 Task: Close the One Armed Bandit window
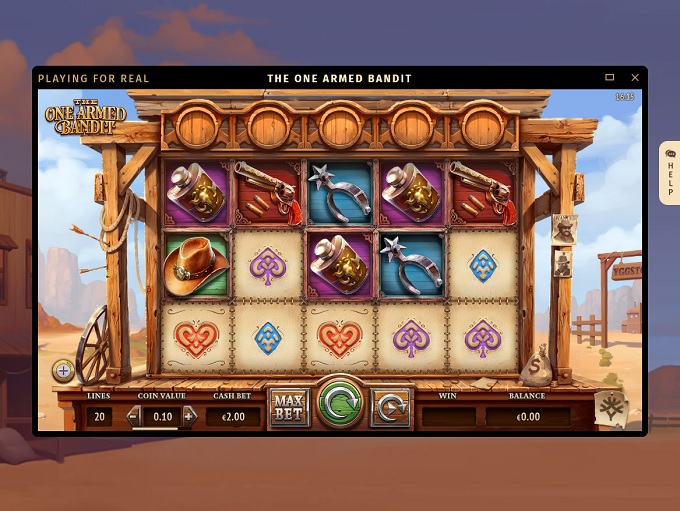coord(635,78)
